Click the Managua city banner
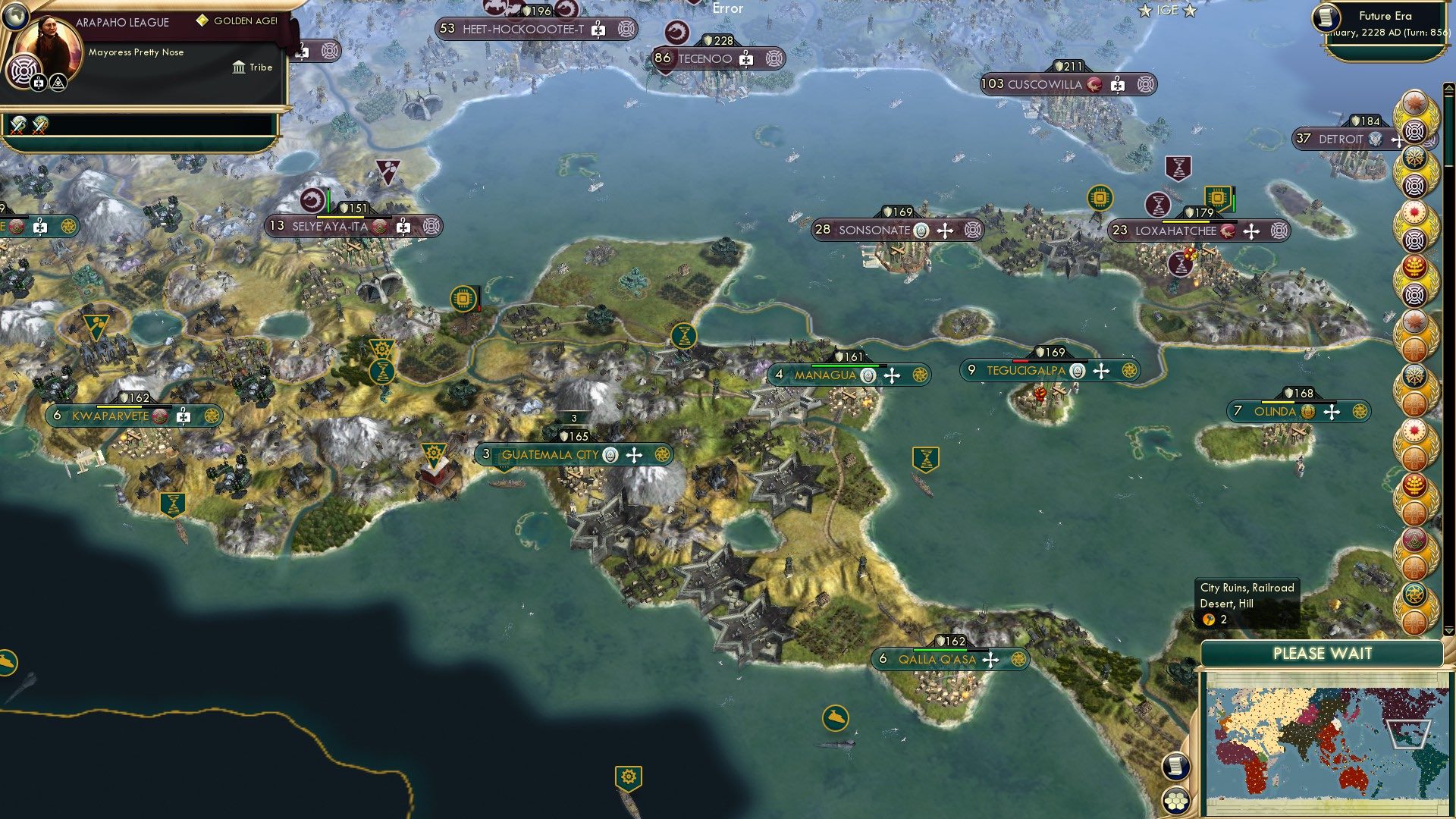Screen dimensions: 1456x819 point(828,374)
